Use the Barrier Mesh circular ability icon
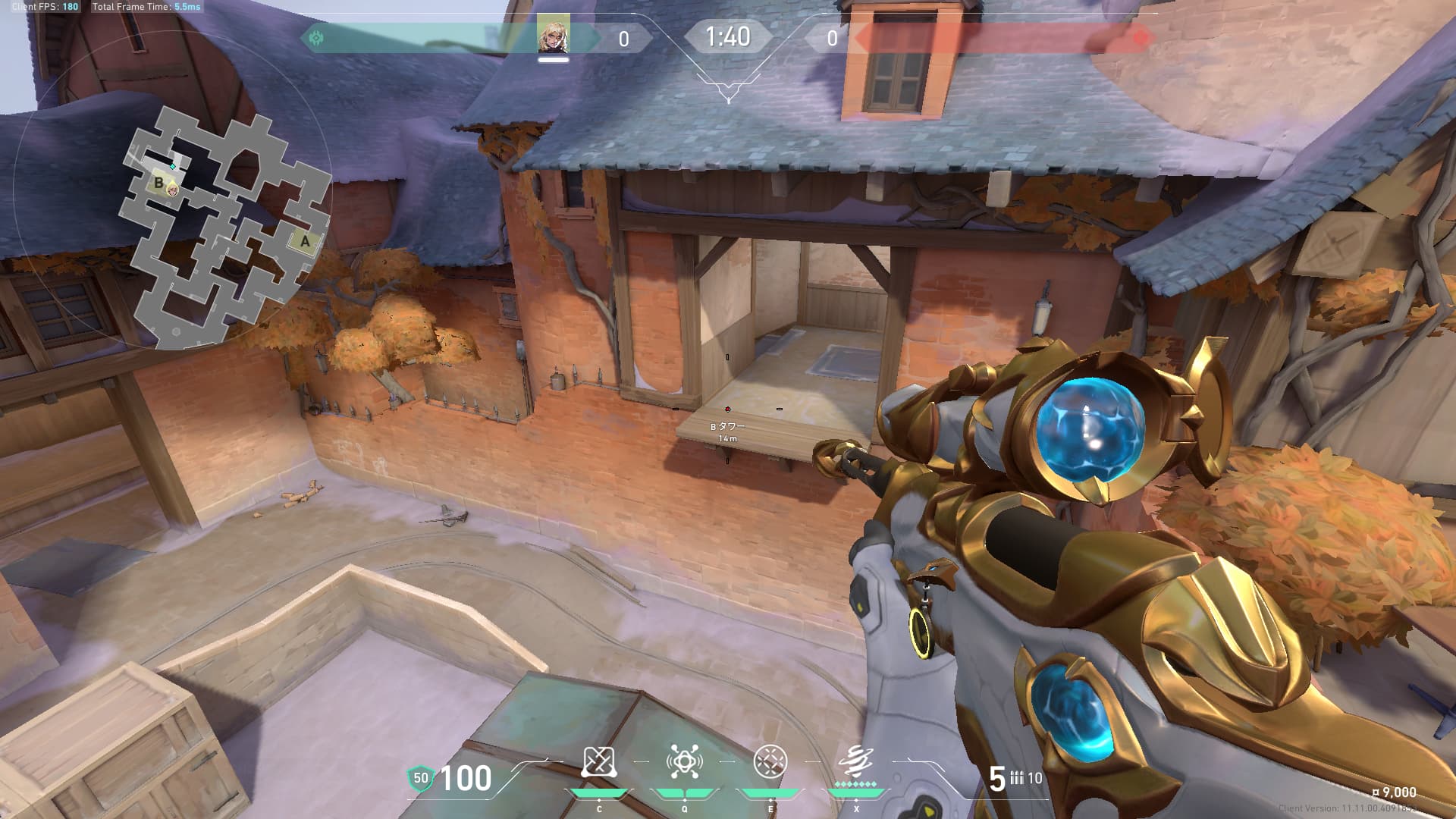This screenshot has width=1456, height=819. pos(770,761)
